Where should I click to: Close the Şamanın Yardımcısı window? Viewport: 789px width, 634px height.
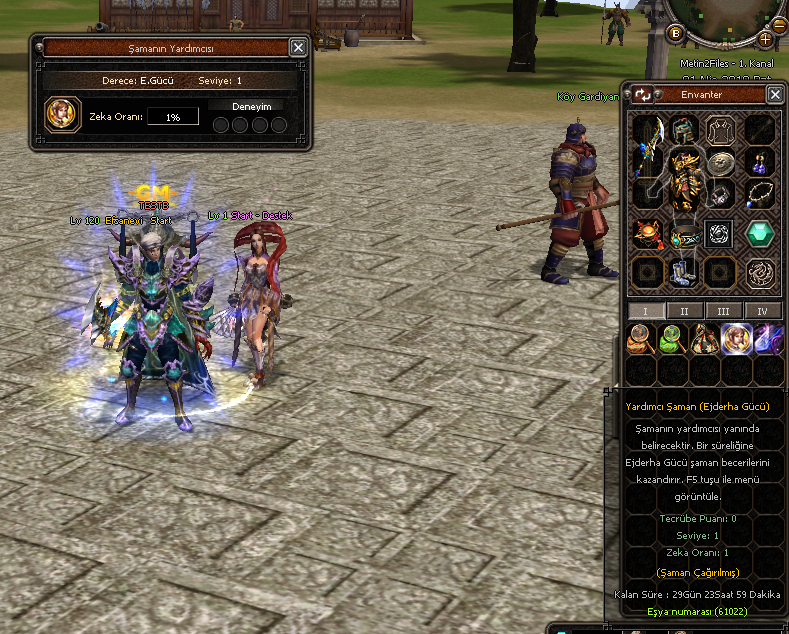(x=298, y=47)
